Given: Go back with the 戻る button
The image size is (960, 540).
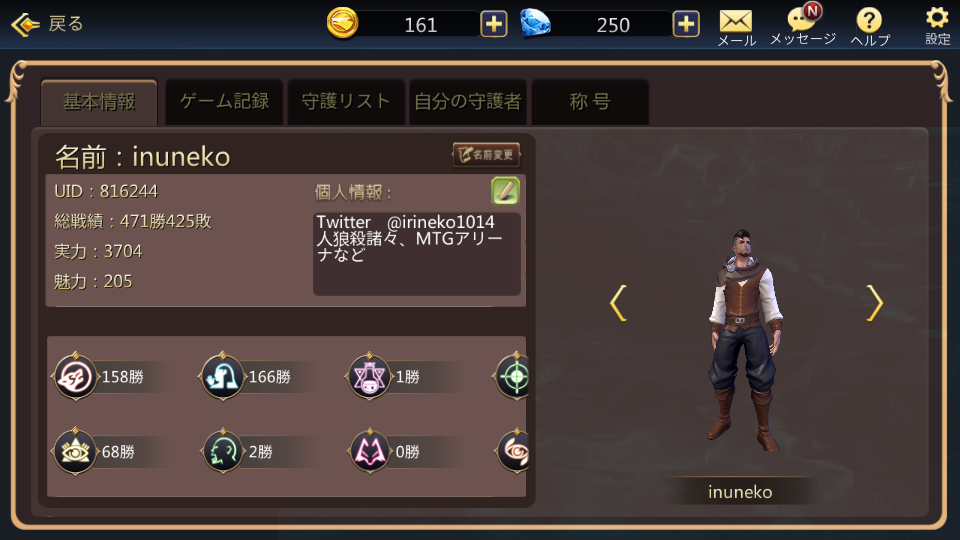Looking at the screenshot, I should click(x=47, y=24).
